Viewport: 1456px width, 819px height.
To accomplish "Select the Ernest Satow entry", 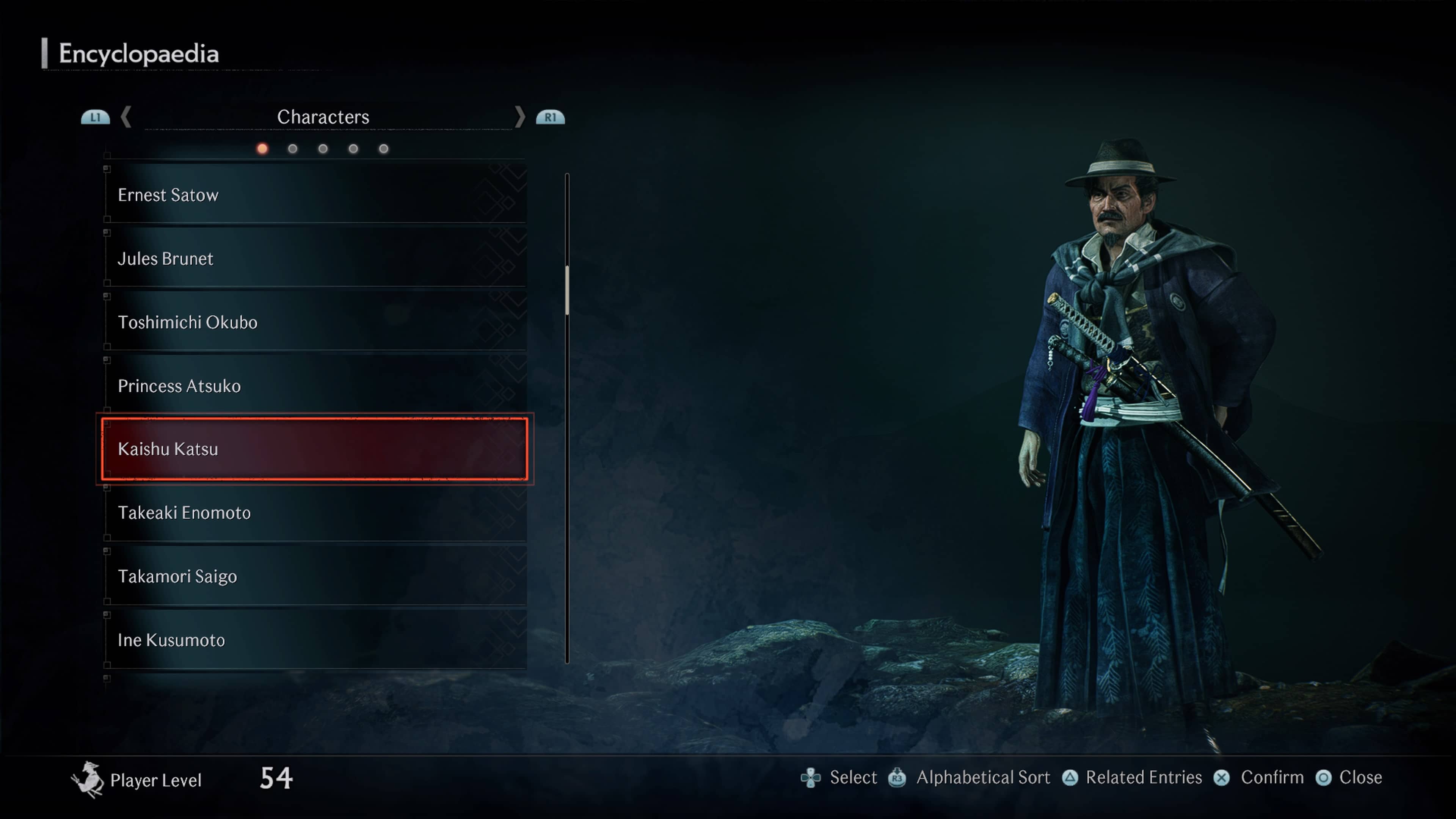I will [x=314, y=195].
